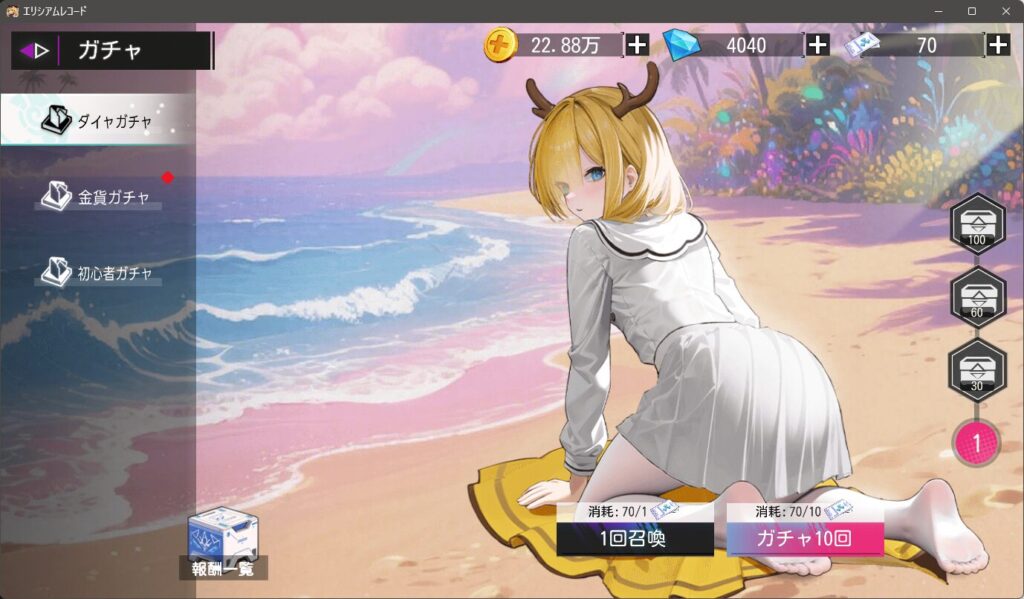The height and width of the screenshot is (599, 1024).
Task: Open the 初心者ガチャ tab
Action: coord(98,272)
